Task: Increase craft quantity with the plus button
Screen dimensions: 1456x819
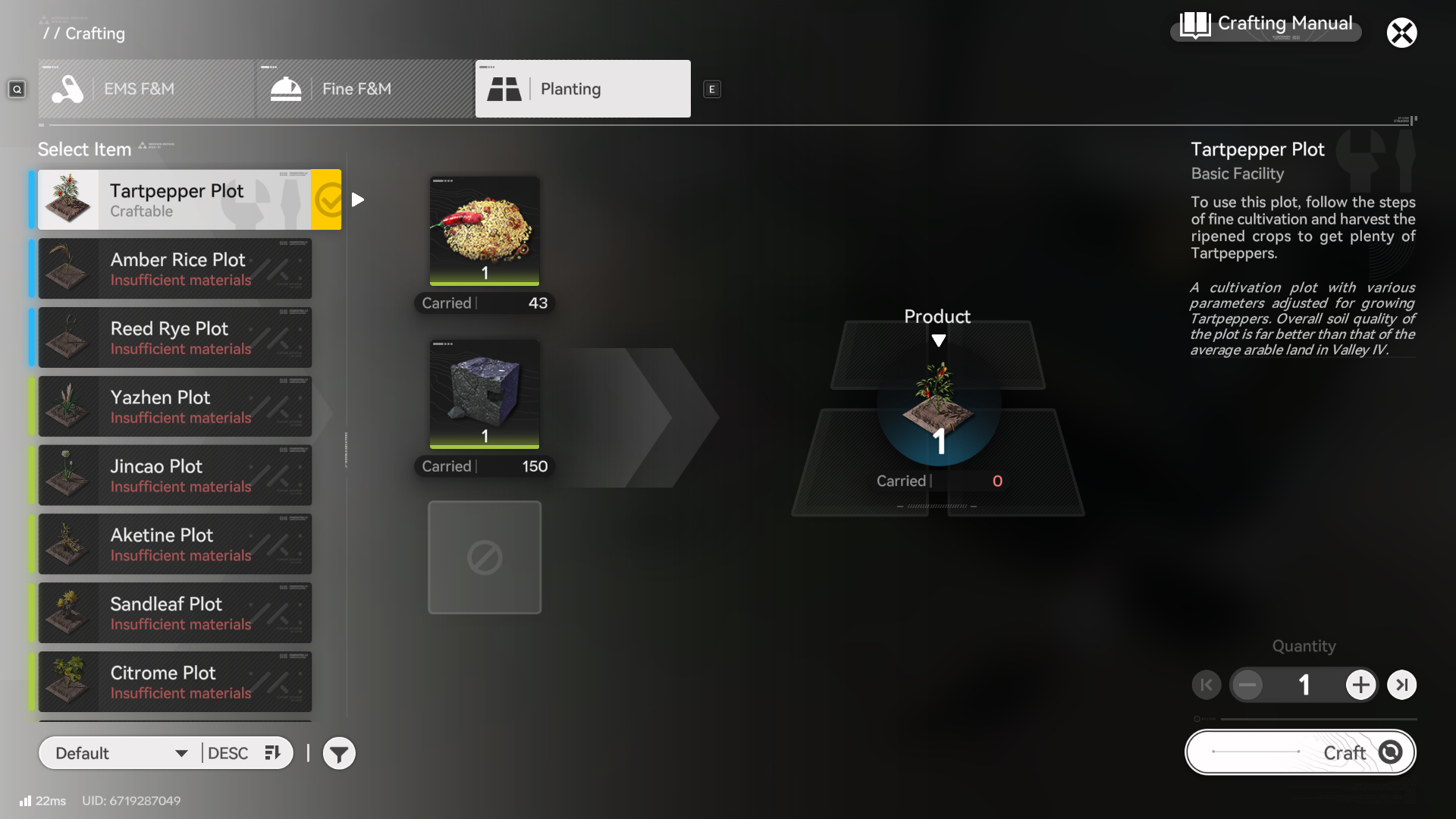Action: (x=1360, y=685)
